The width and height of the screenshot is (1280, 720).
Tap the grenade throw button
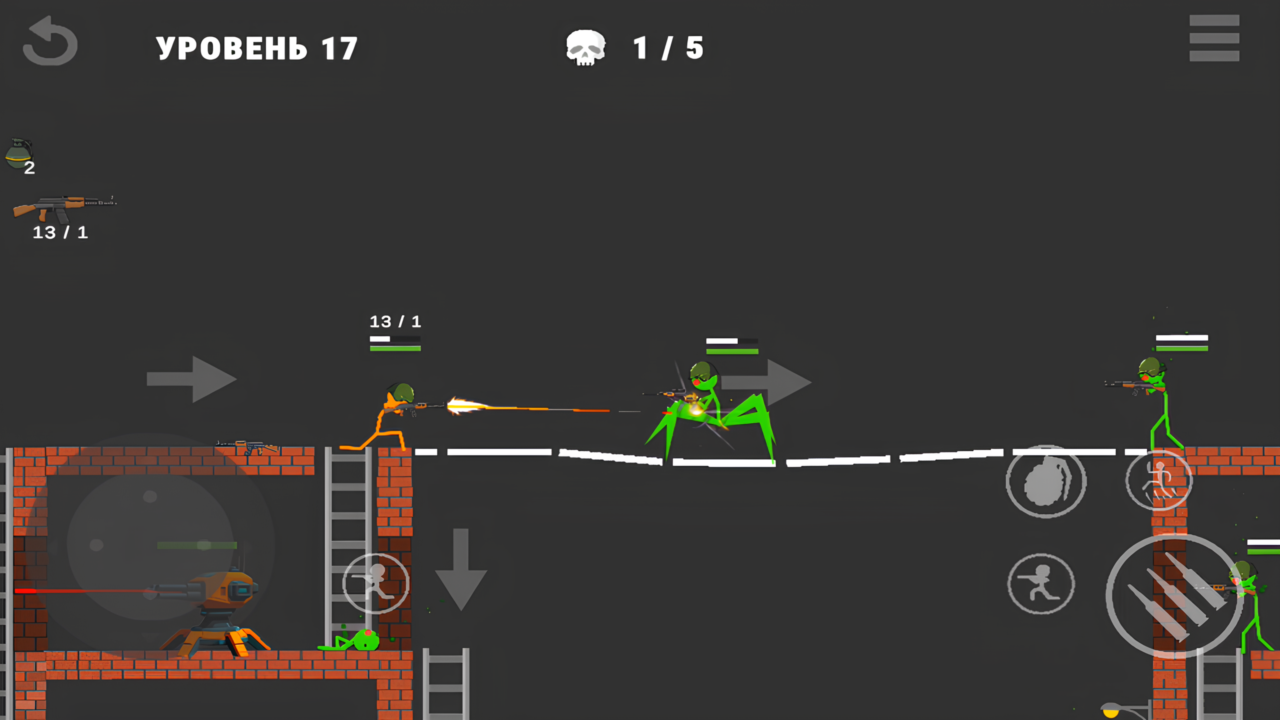[x=1046, y=481]
